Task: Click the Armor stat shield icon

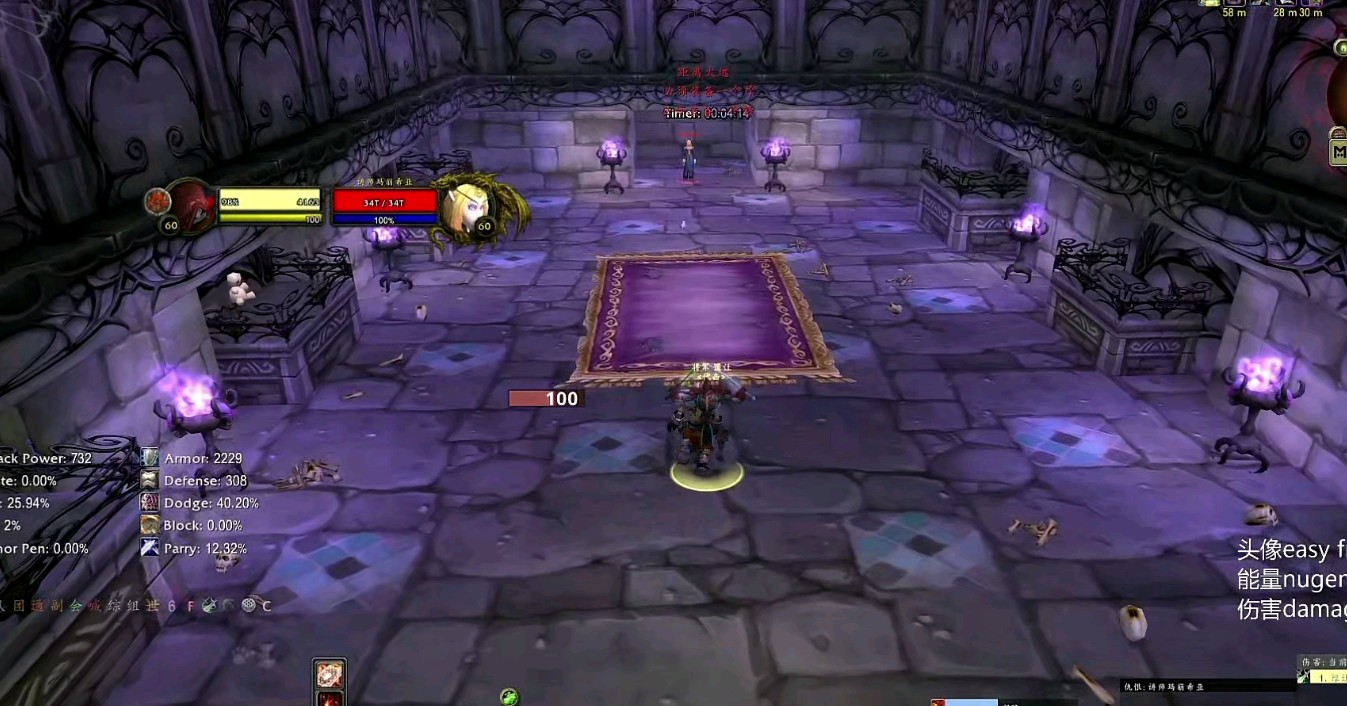Action: 150,458
